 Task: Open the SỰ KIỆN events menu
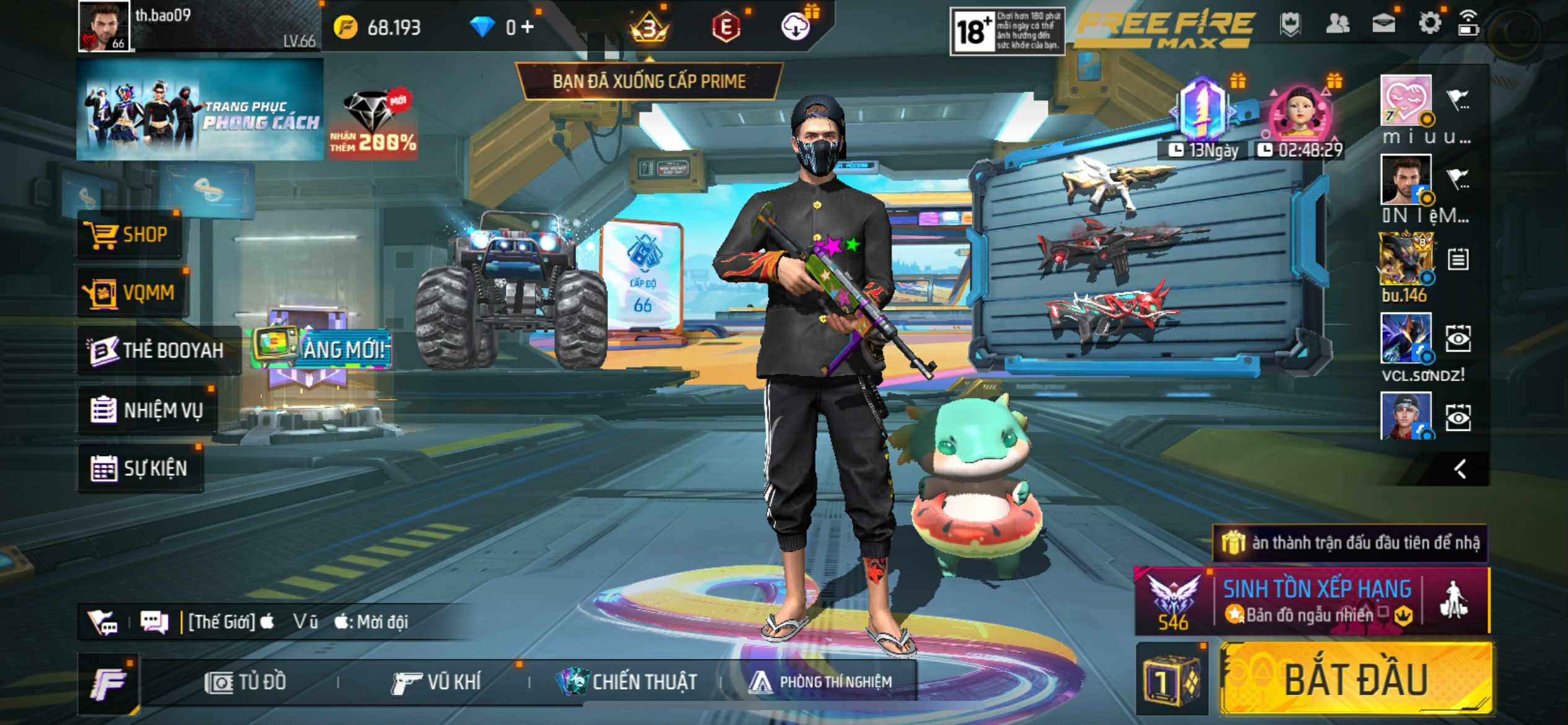coord(140,468)
